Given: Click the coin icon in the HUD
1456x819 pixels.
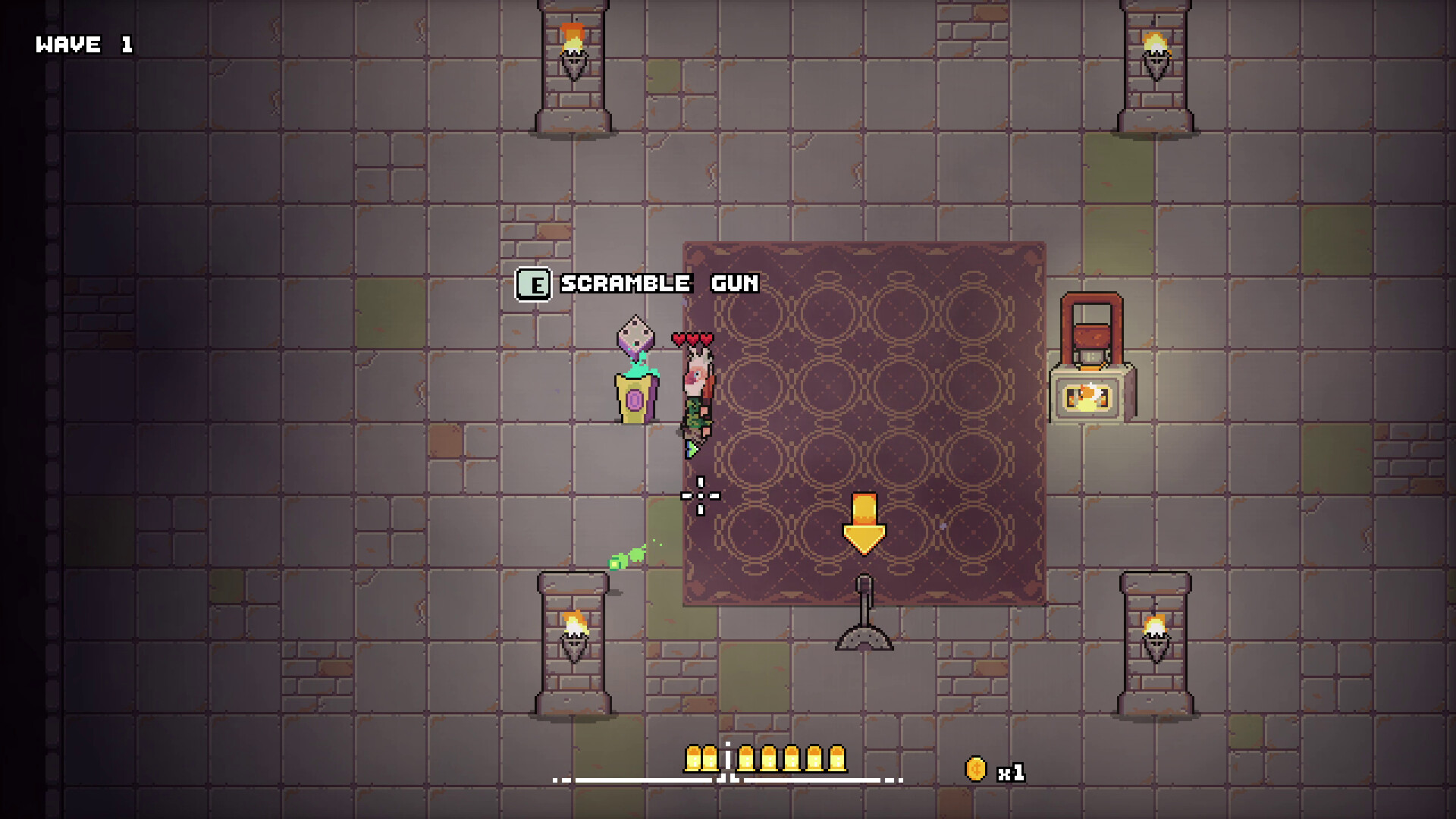Looking at the screenshot, I should pos(974,767).
